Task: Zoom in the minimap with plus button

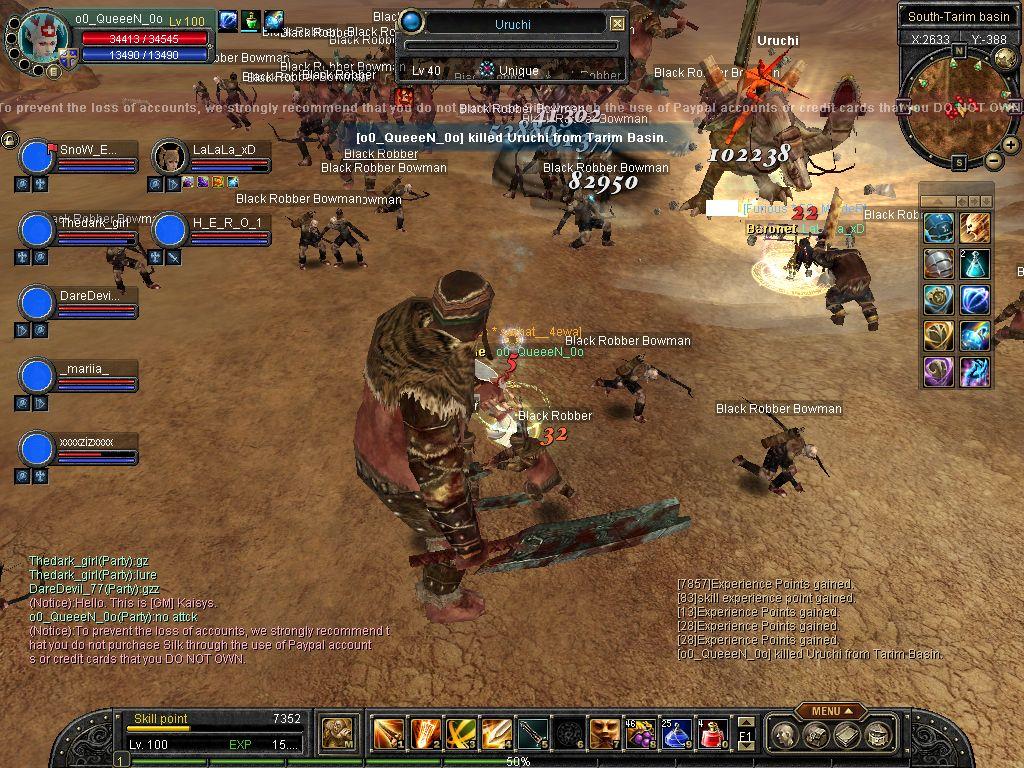Action: pyautogui.click(x=1011, y=145)
